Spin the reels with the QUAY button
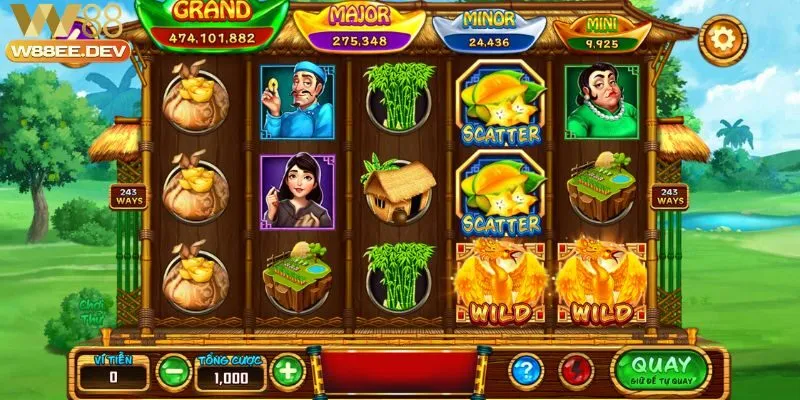Image resolution: width=800 pixels, height=400 pixels. [x=661, y=371]
